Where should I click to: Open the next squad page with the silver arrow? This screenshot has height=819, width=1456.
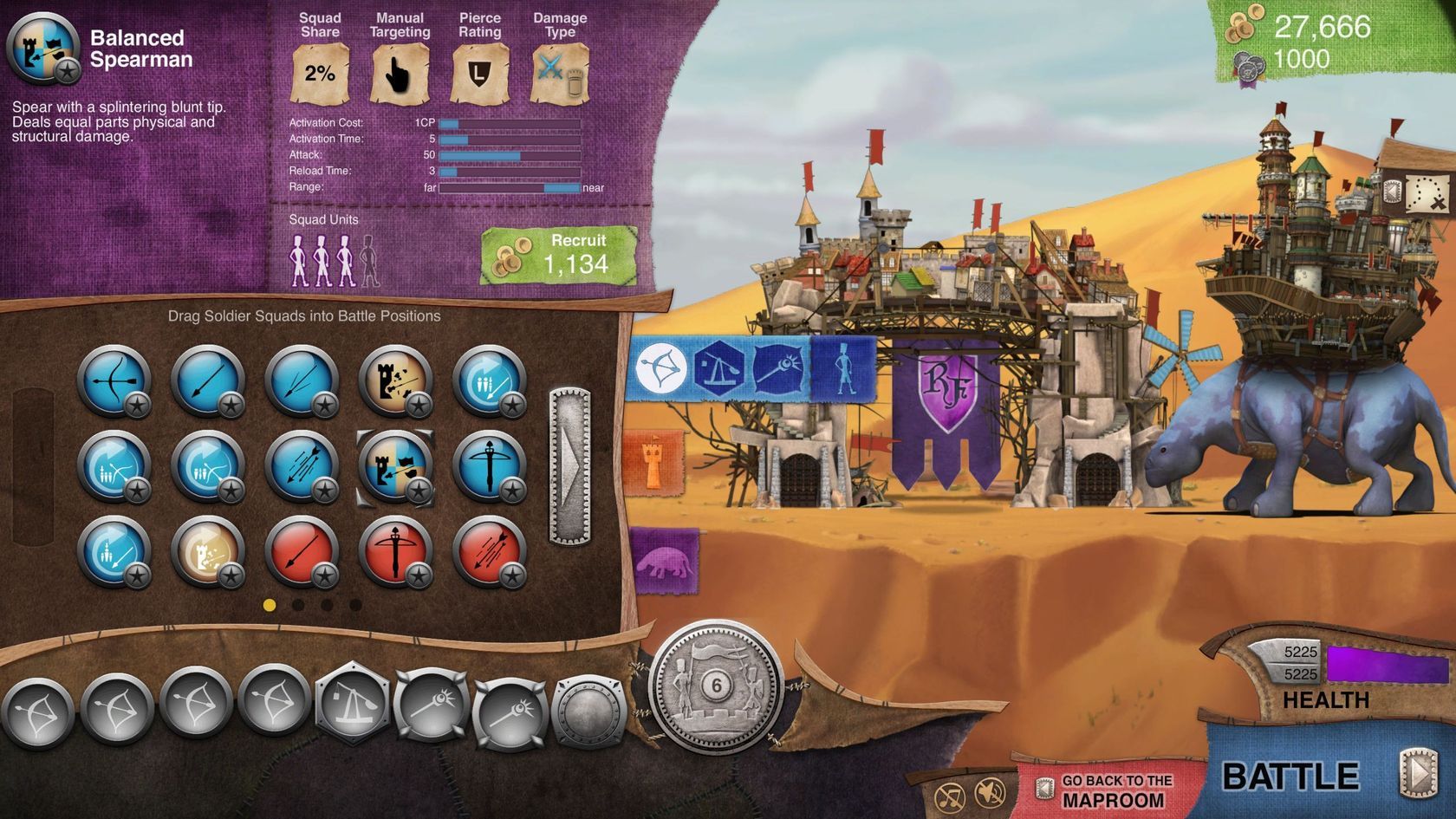(x=572, y=466)
